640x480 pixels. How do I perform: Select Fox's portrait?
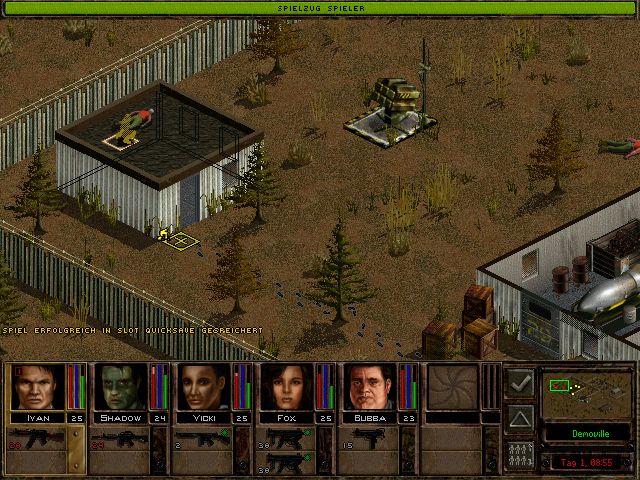pyautogui.click(x=287, y=387)
